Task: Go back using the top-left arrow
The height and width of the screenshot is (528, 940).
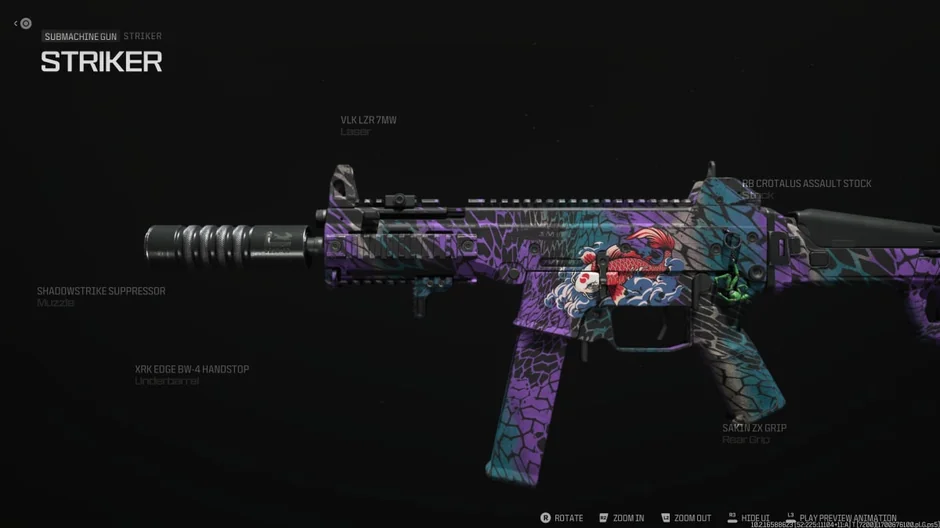Action: pos(17,23)
